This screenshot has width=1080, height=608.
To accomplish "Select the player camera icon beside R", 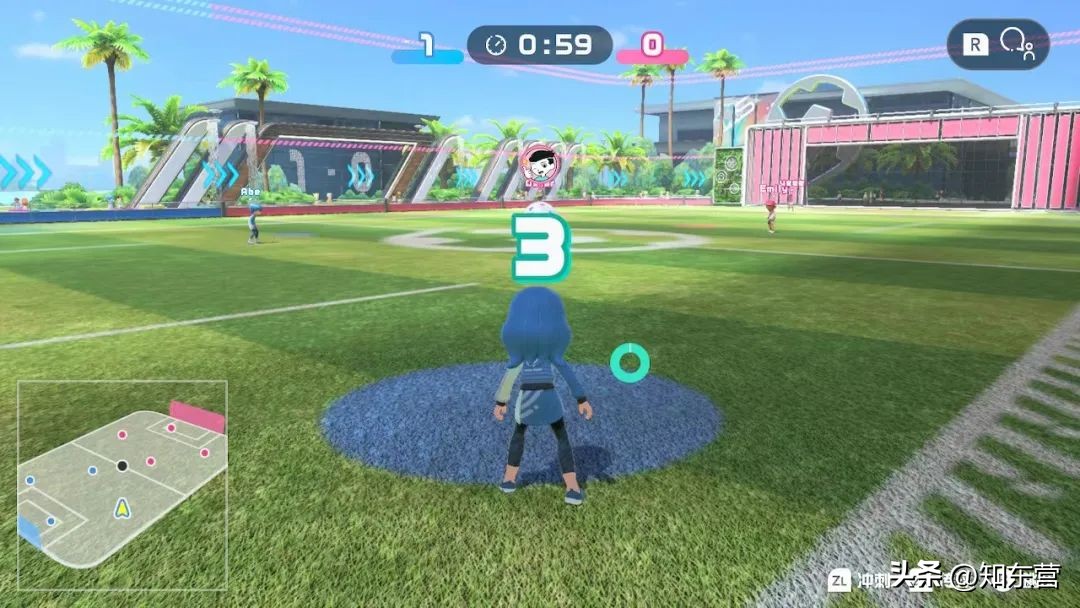I will click(x=1016, y=45).
